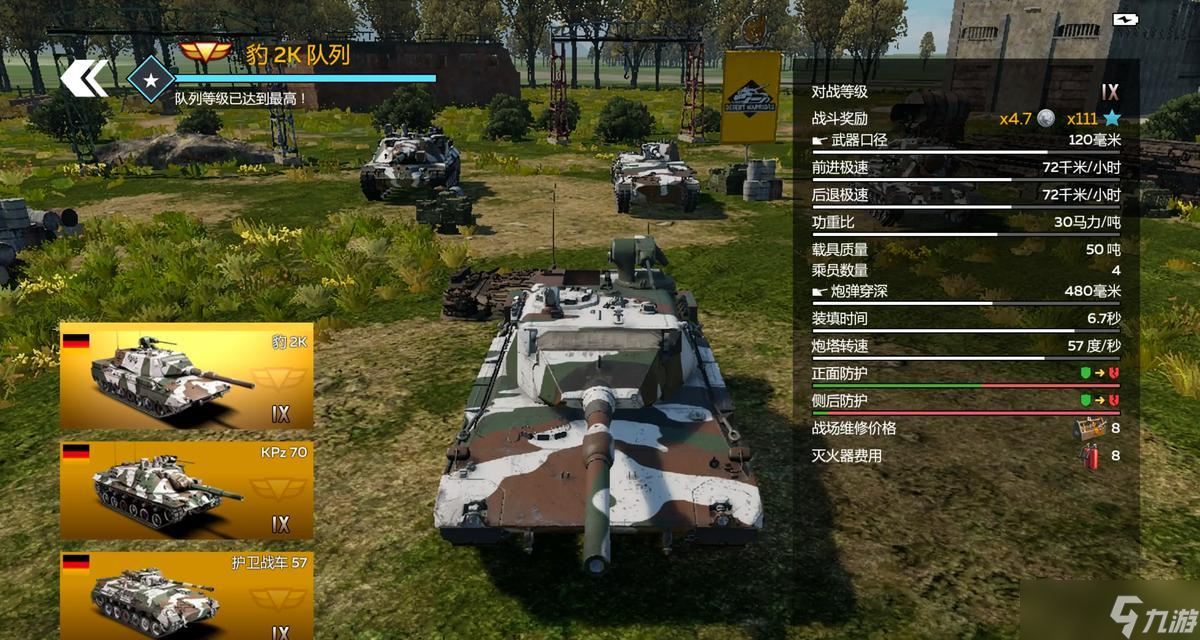Choose the KPz 70 tank card
Screen dimensions: 1200x640
tap(186, 491)
